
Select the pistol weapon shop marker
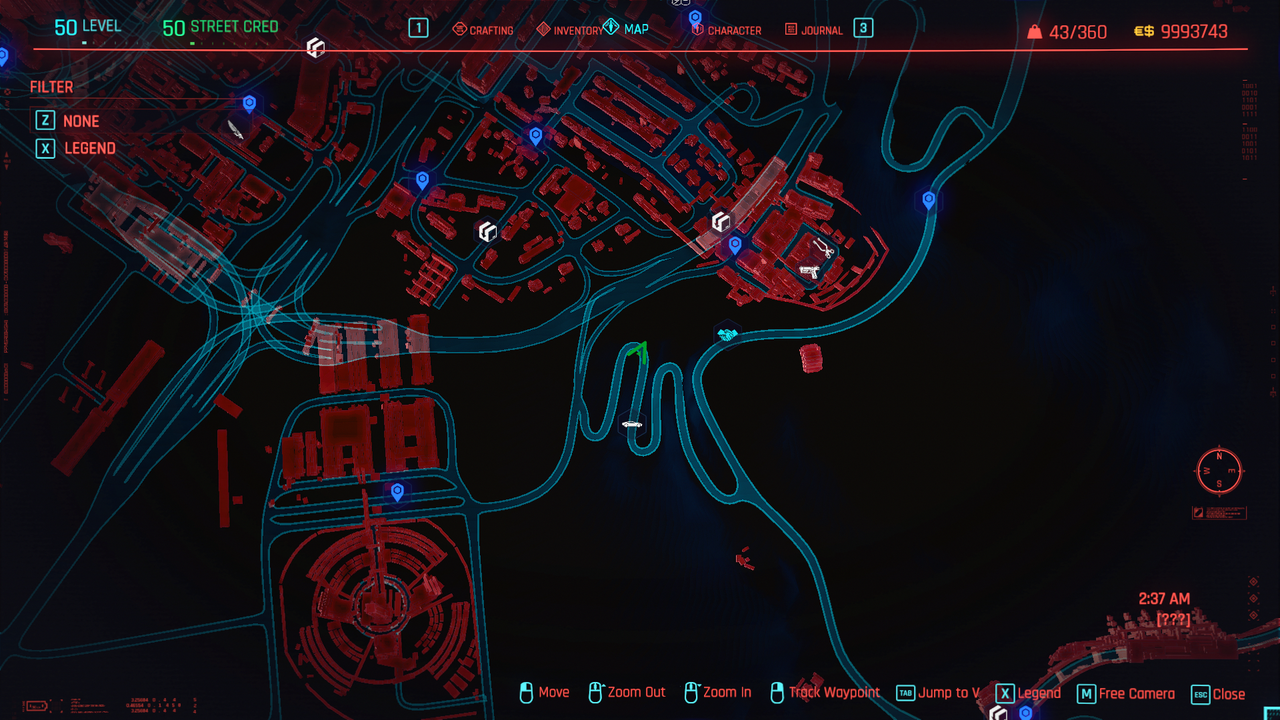pos(809,271)
